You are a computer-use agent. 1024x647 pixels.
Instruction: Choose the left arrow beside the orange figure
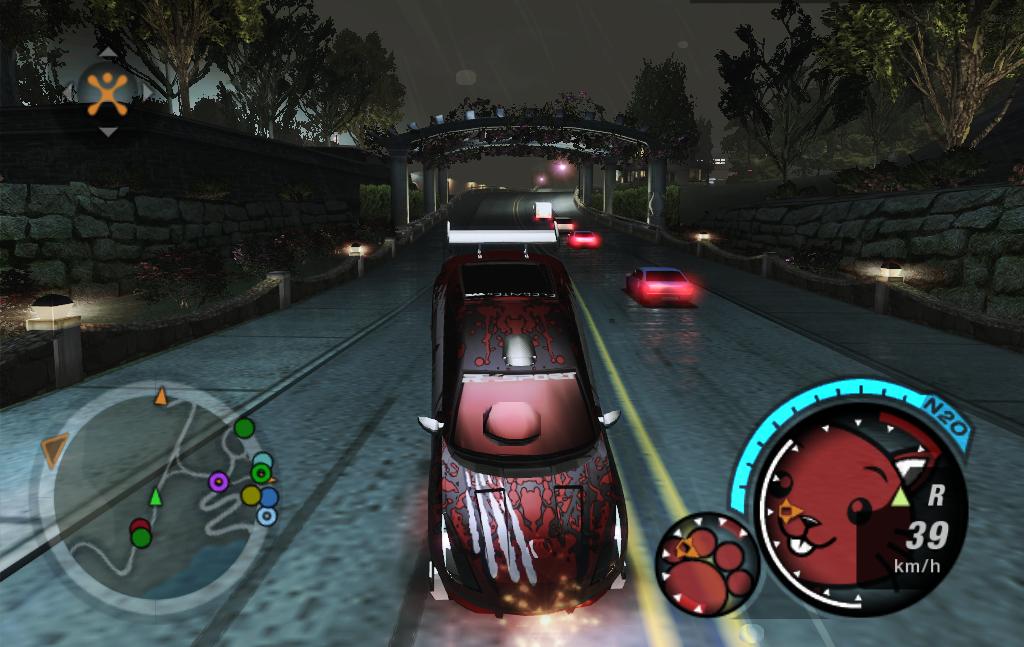(68, 91)
